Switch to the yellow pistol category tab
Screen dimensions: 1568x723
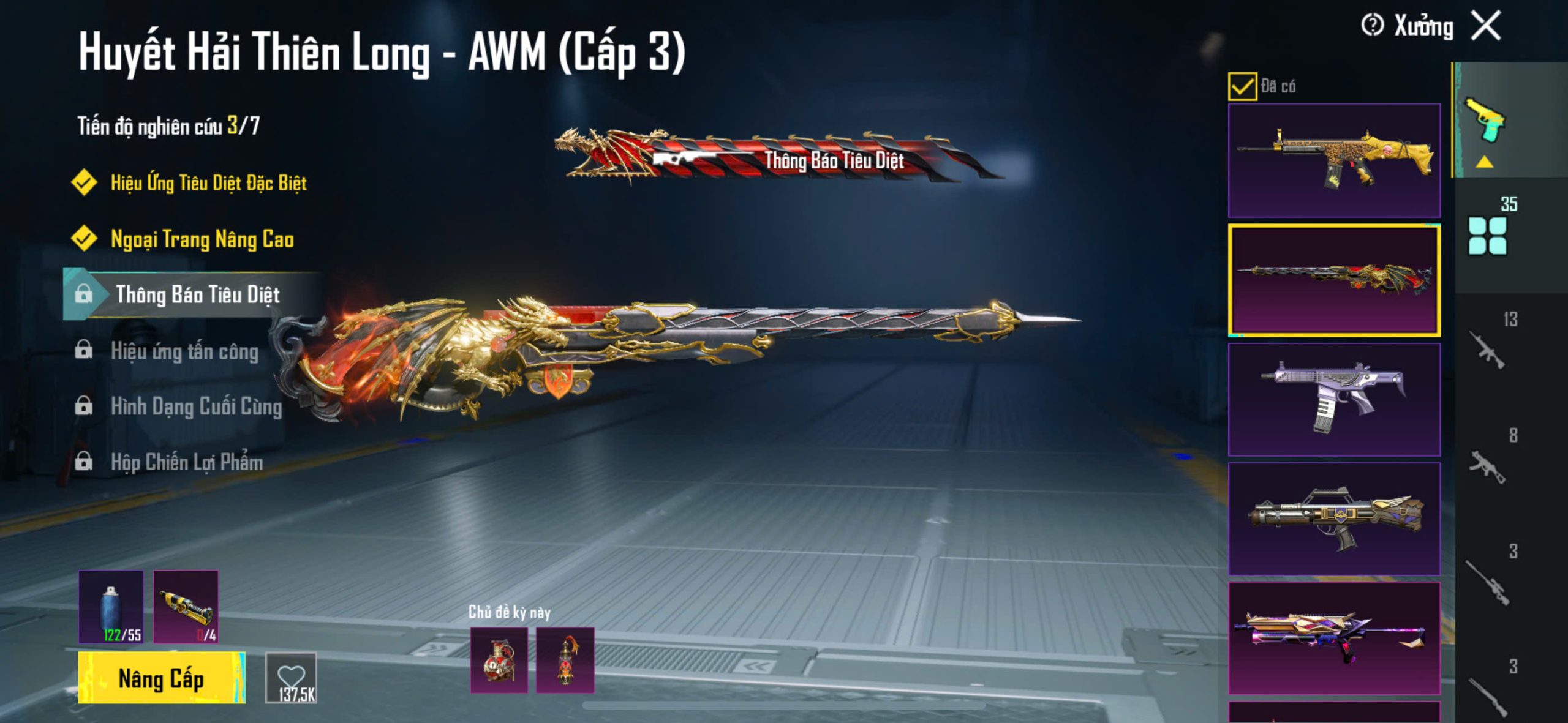pyautogui.click(x=1485, y=120)
